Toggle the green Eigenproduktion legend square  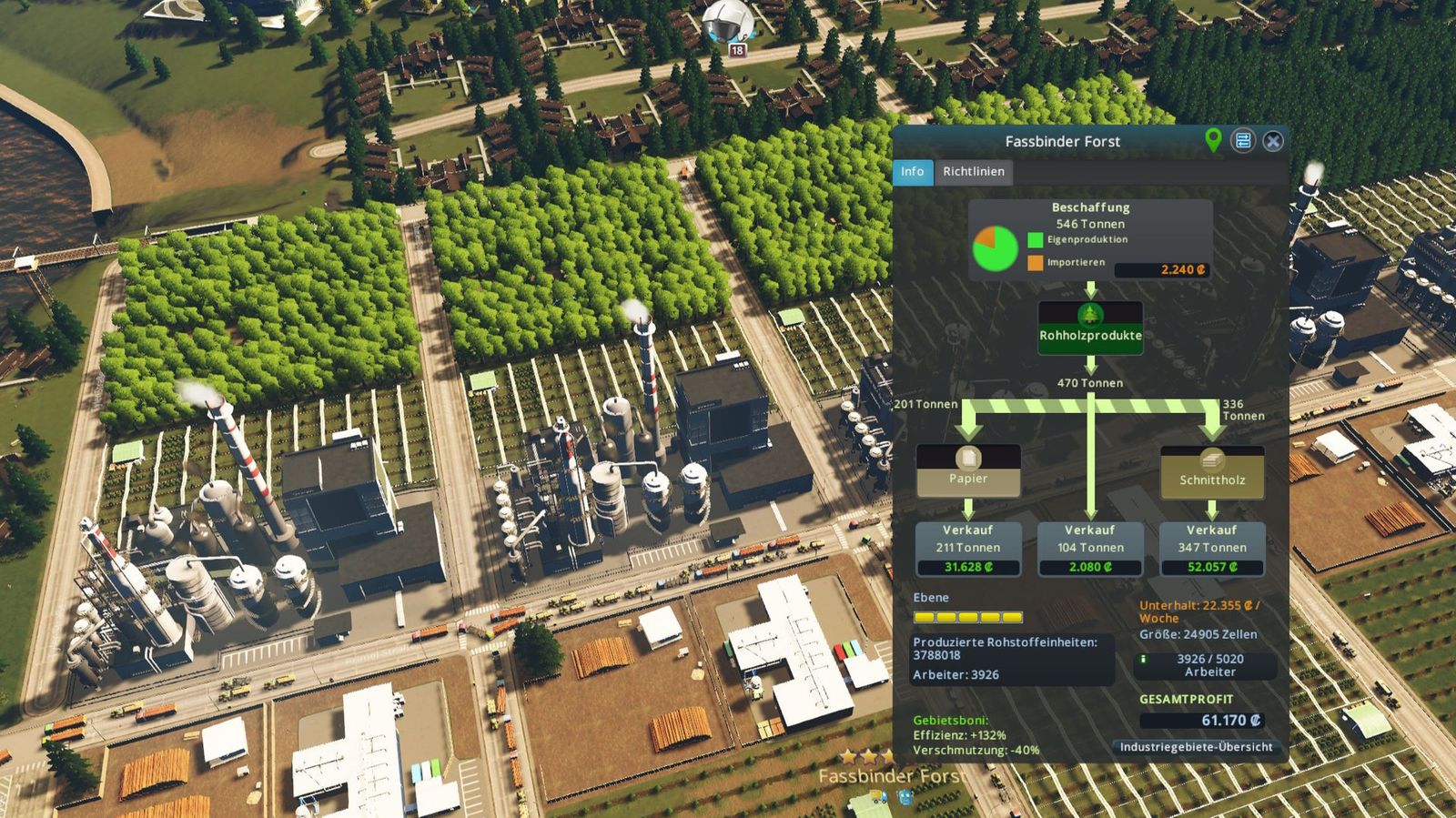click(x=1035, y=240)
